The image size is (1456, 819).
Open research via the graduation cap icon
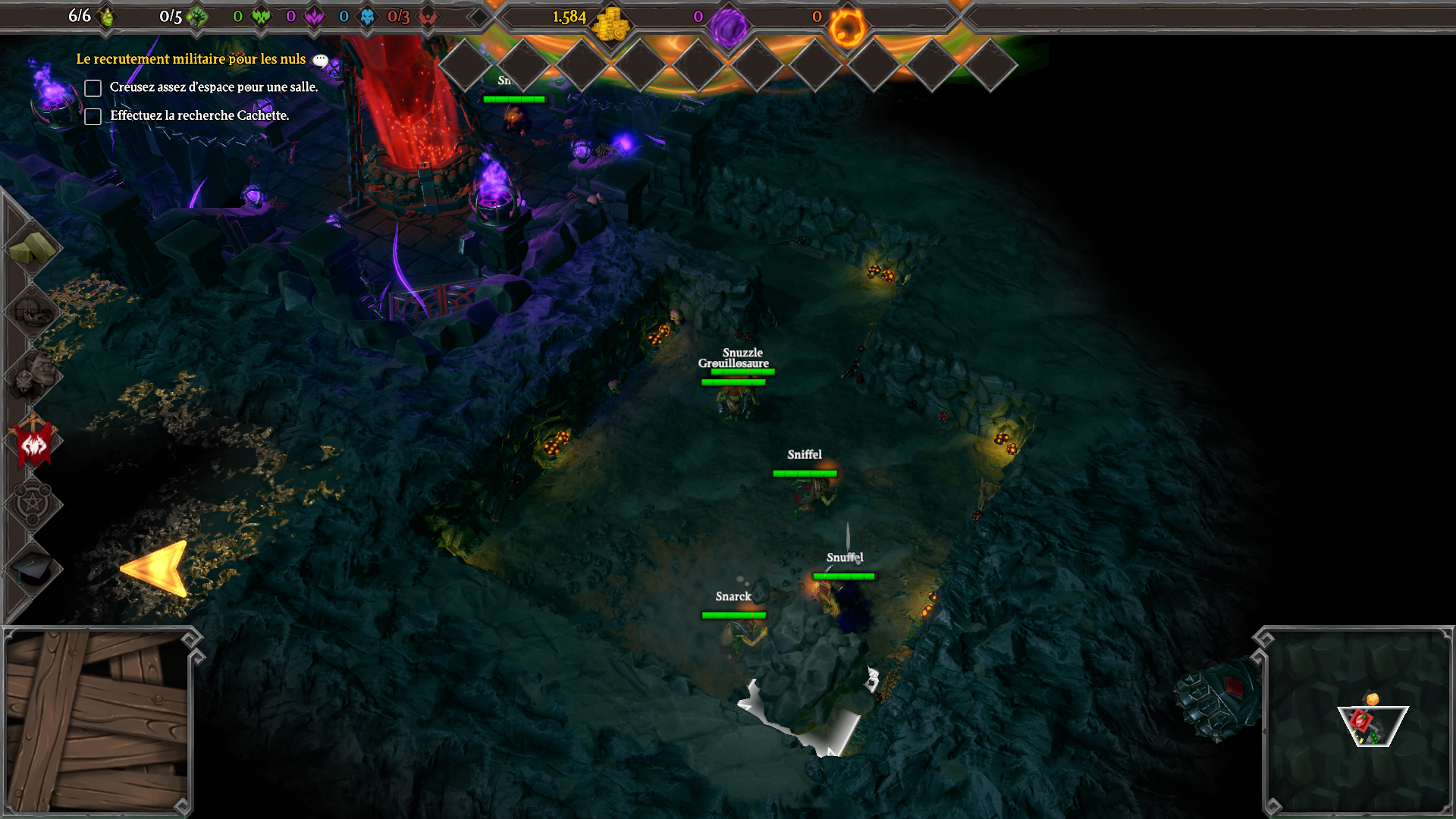pos(32,569)
